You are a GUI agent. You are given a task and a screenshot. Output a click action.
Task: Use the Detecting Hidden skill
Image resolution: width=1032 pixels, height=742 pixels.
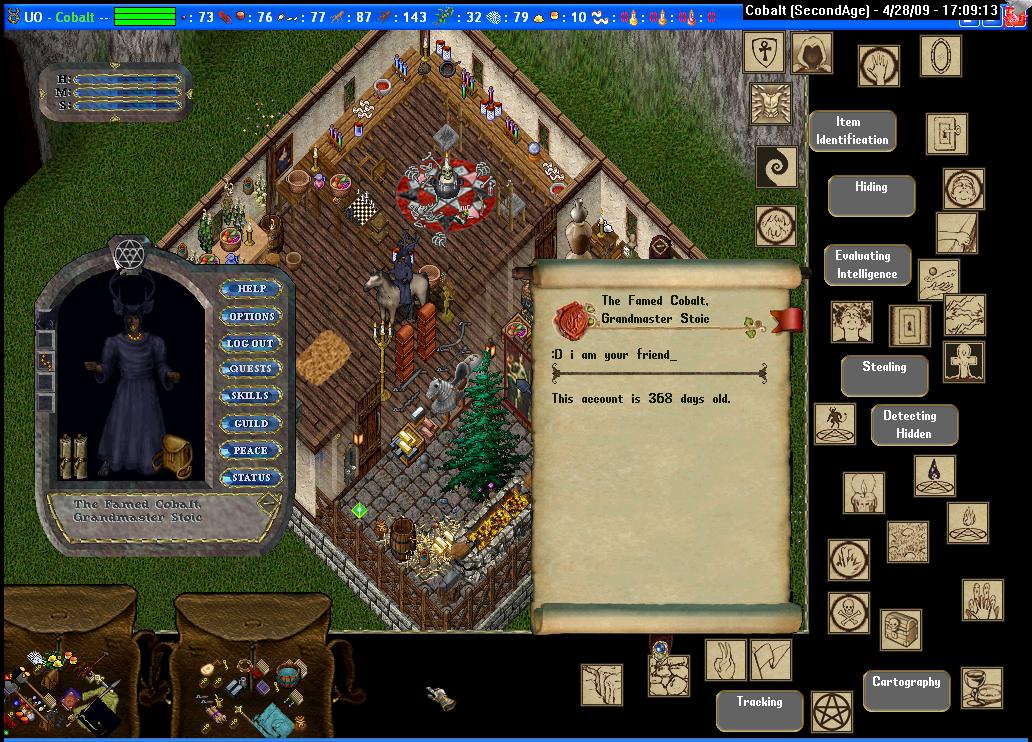913,424
